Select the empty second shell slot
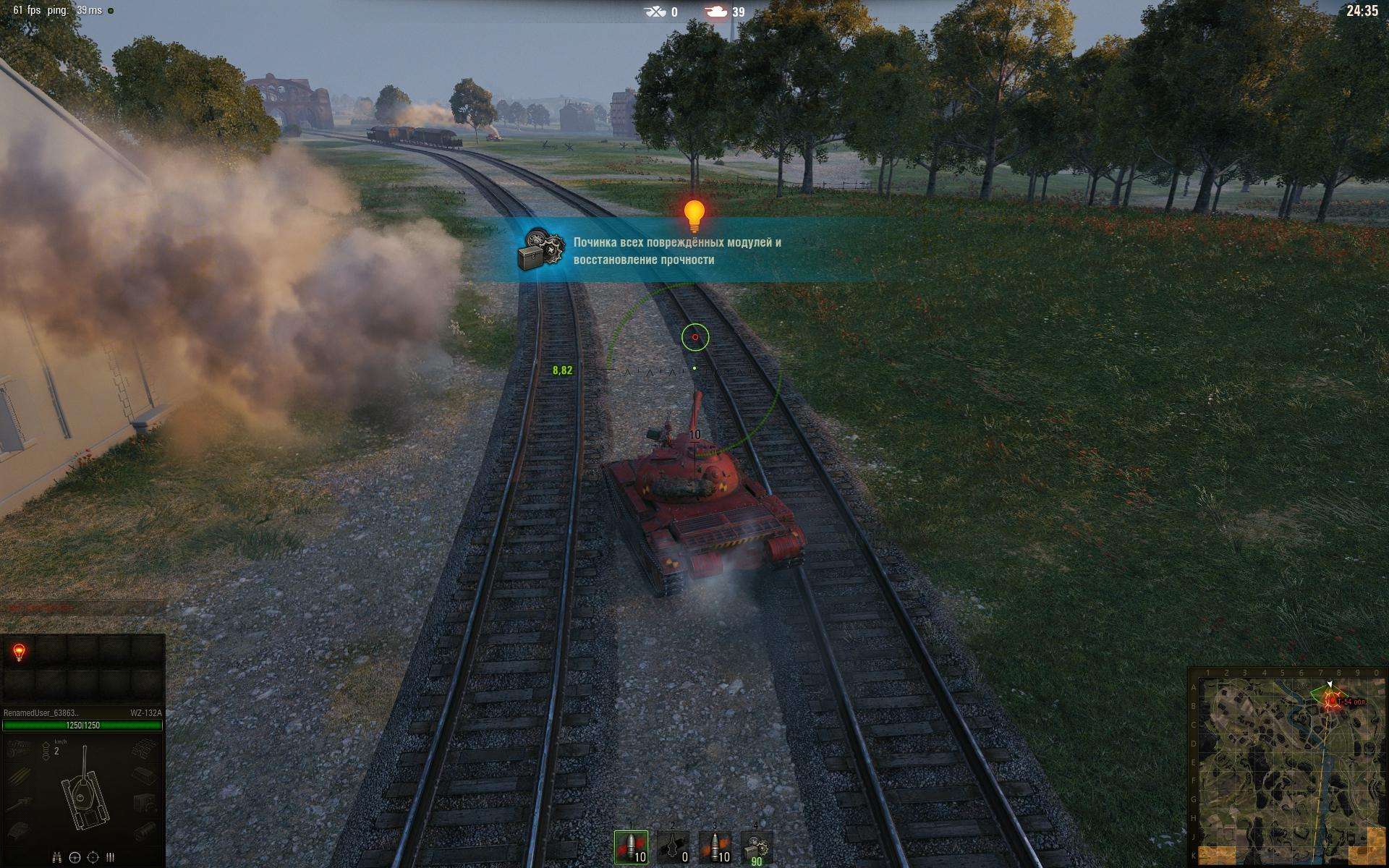 tap(672, 846)
